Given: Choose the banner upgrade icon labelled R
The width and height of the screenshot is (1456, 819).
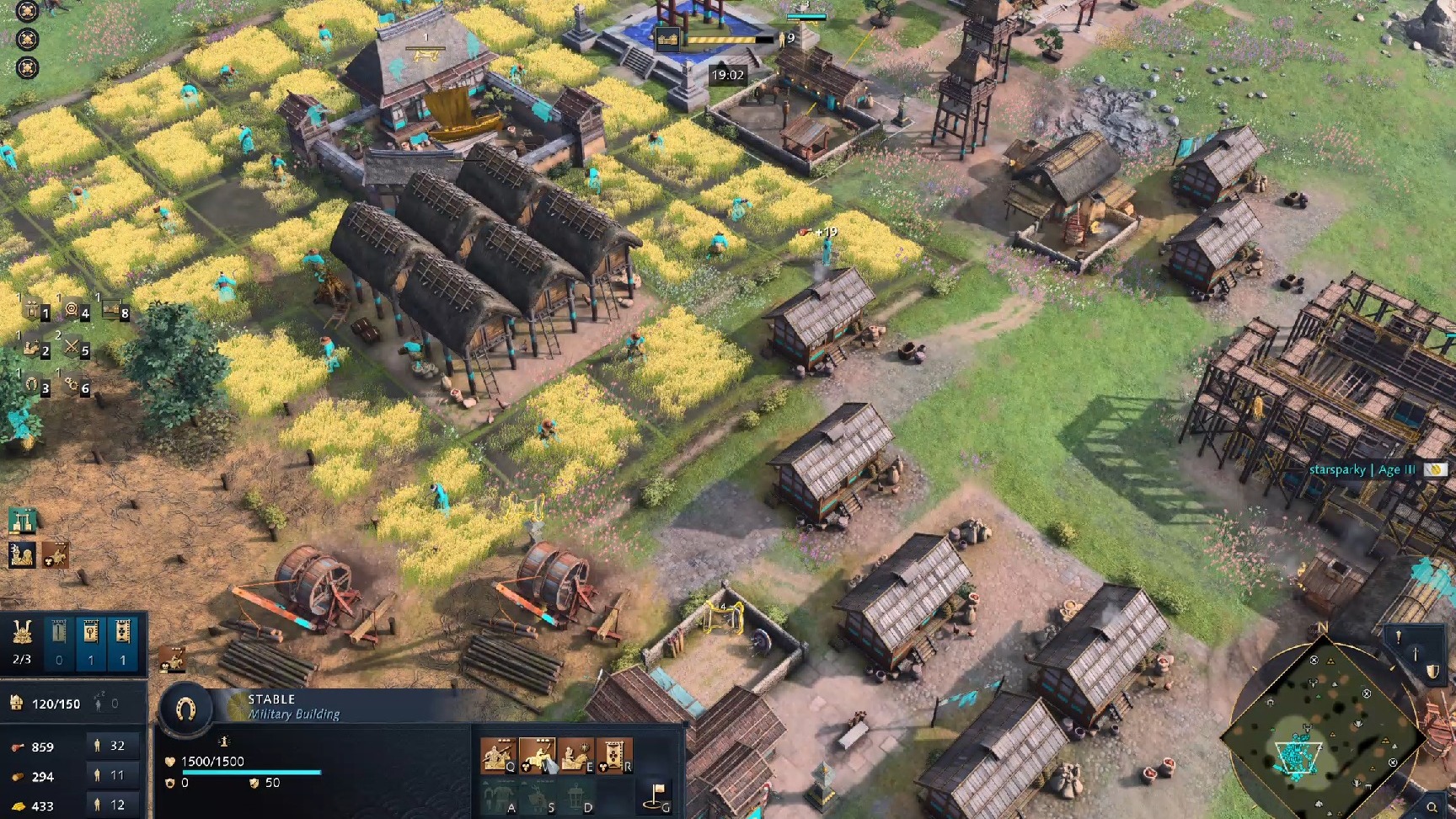Looking at the screenshot, I should click(x=614, y=755).
